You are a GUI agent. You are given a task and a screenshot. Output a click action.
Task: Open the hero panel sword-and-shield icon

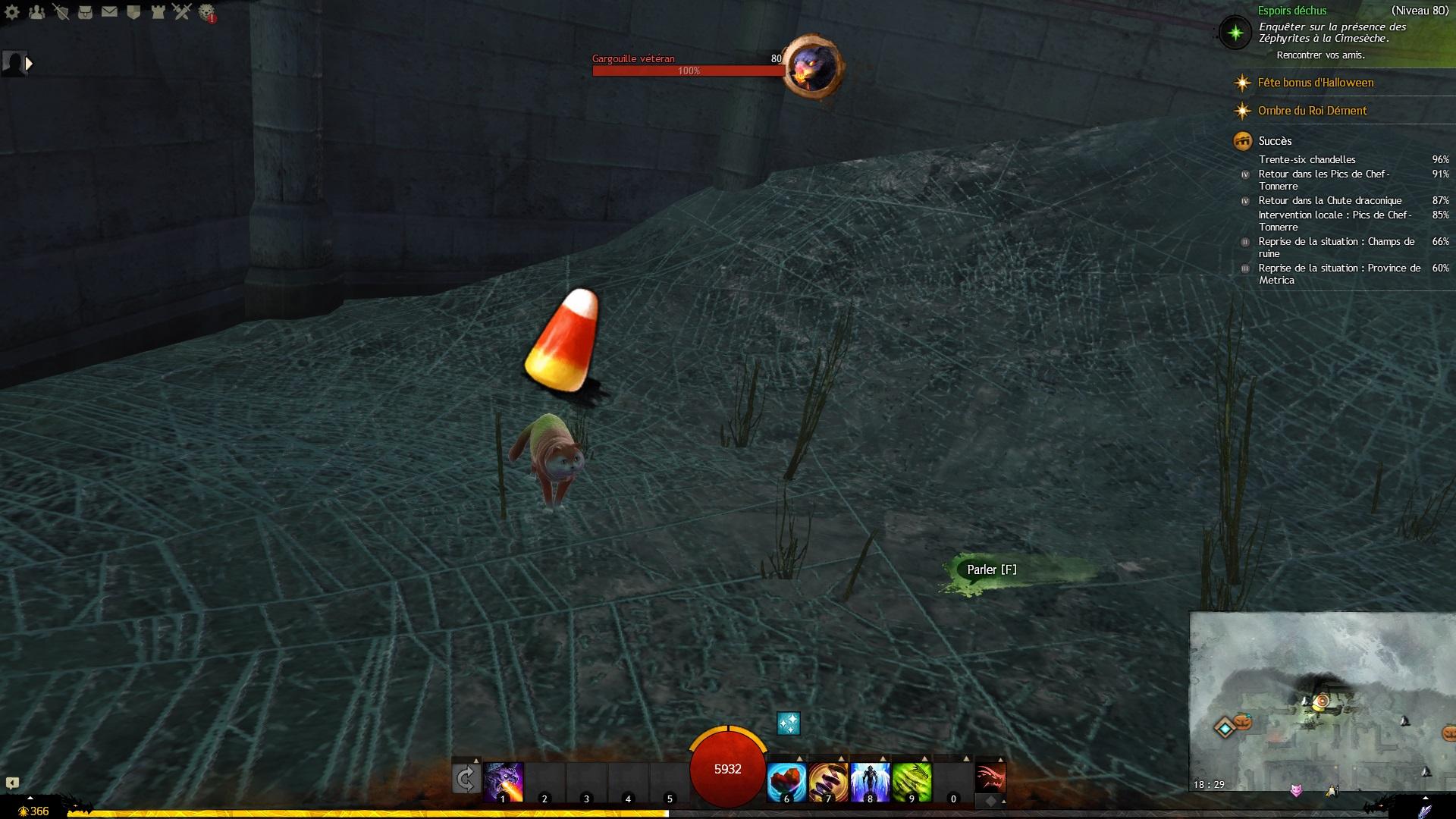[61, 12]
